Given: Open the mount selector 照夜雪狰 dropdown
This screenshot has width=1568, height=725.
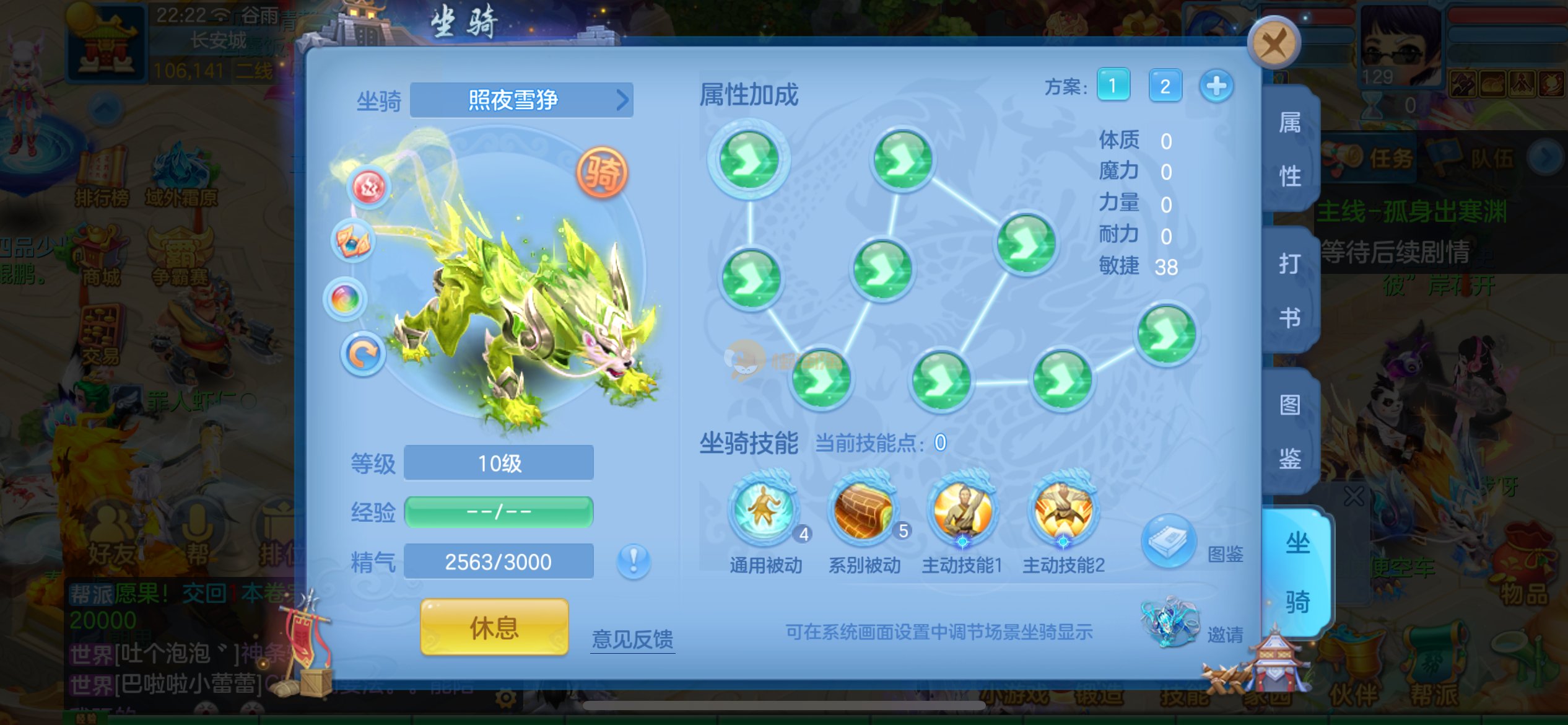Looking at the screenshot, I should click(521, 100).
